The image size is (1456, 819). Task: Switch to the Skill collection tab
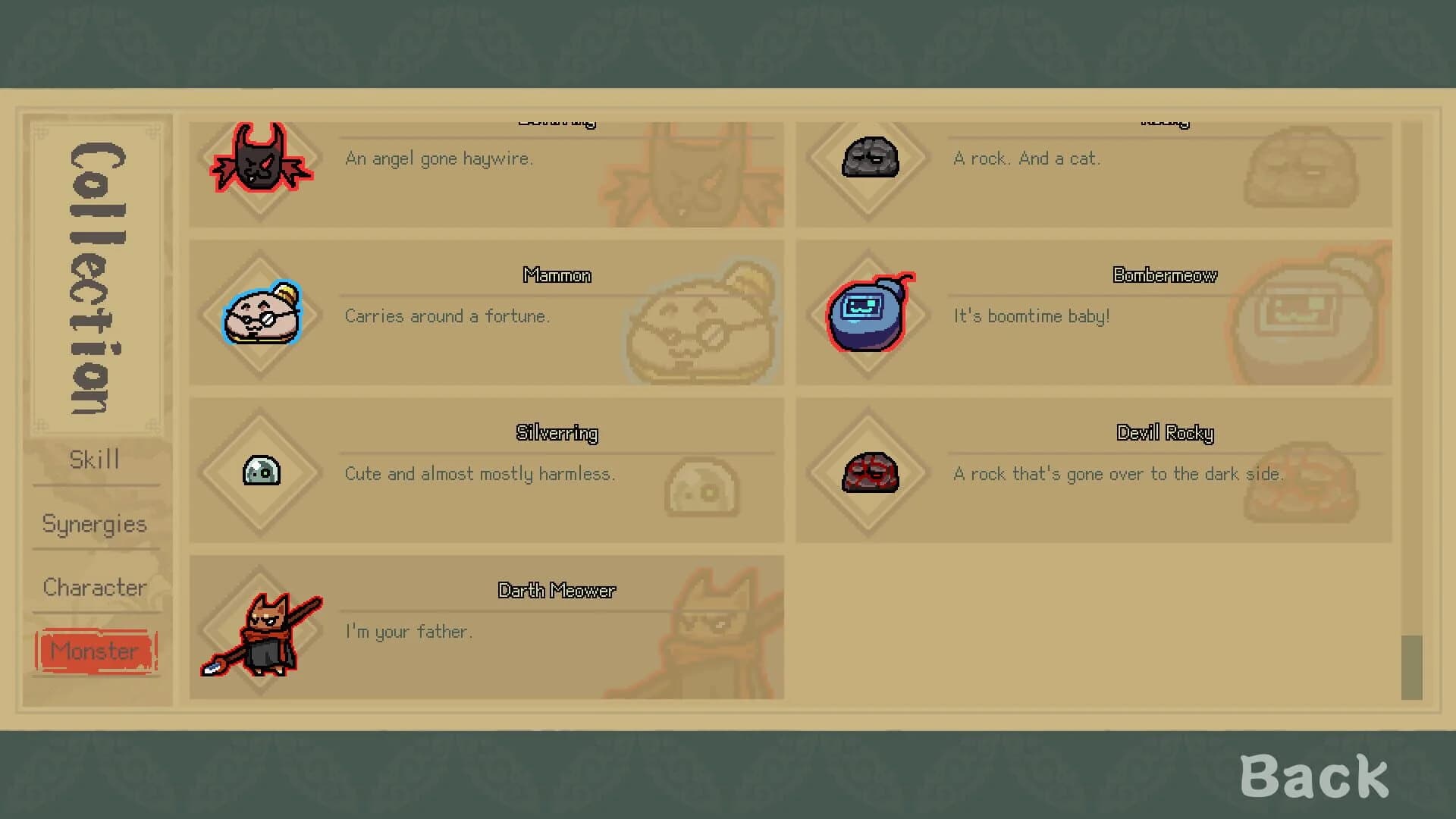[95, 460]
